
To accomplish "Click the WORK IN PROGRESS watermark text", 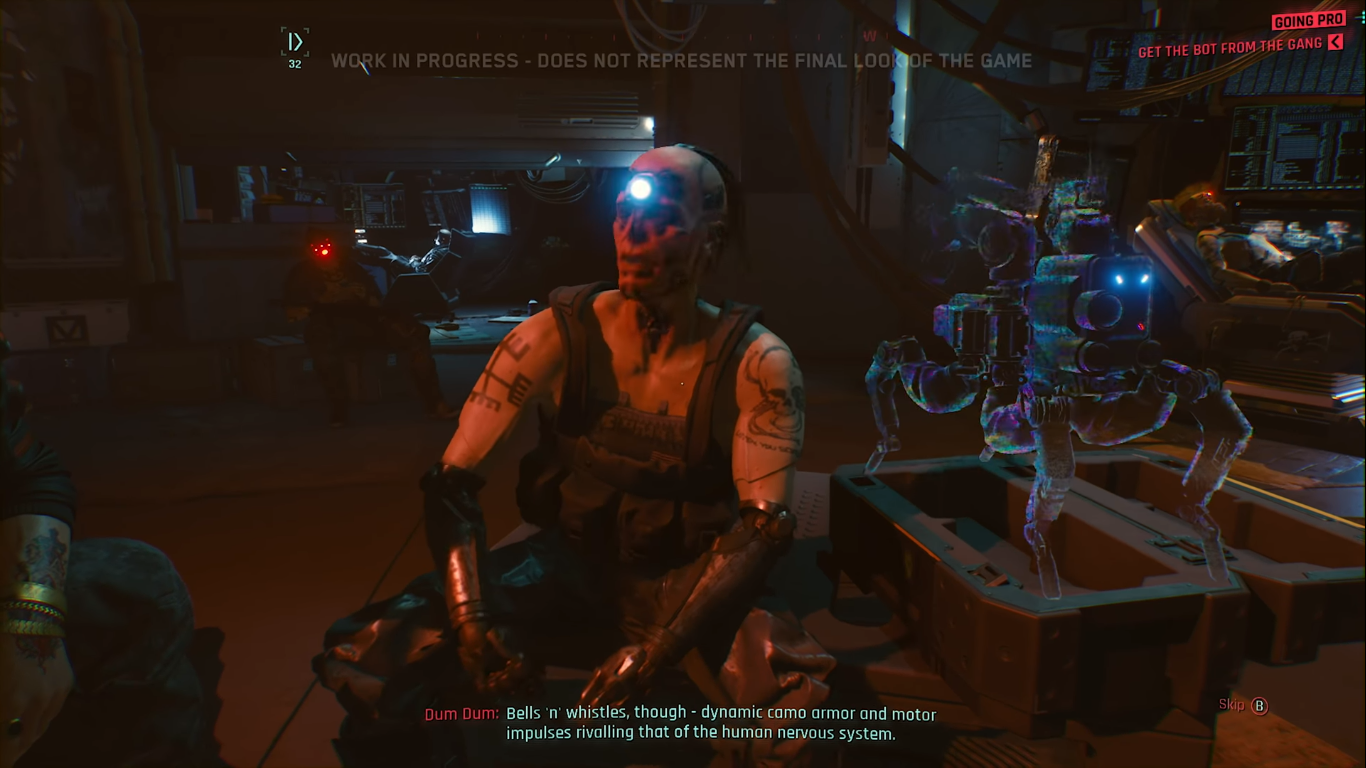I will point(683,61).
